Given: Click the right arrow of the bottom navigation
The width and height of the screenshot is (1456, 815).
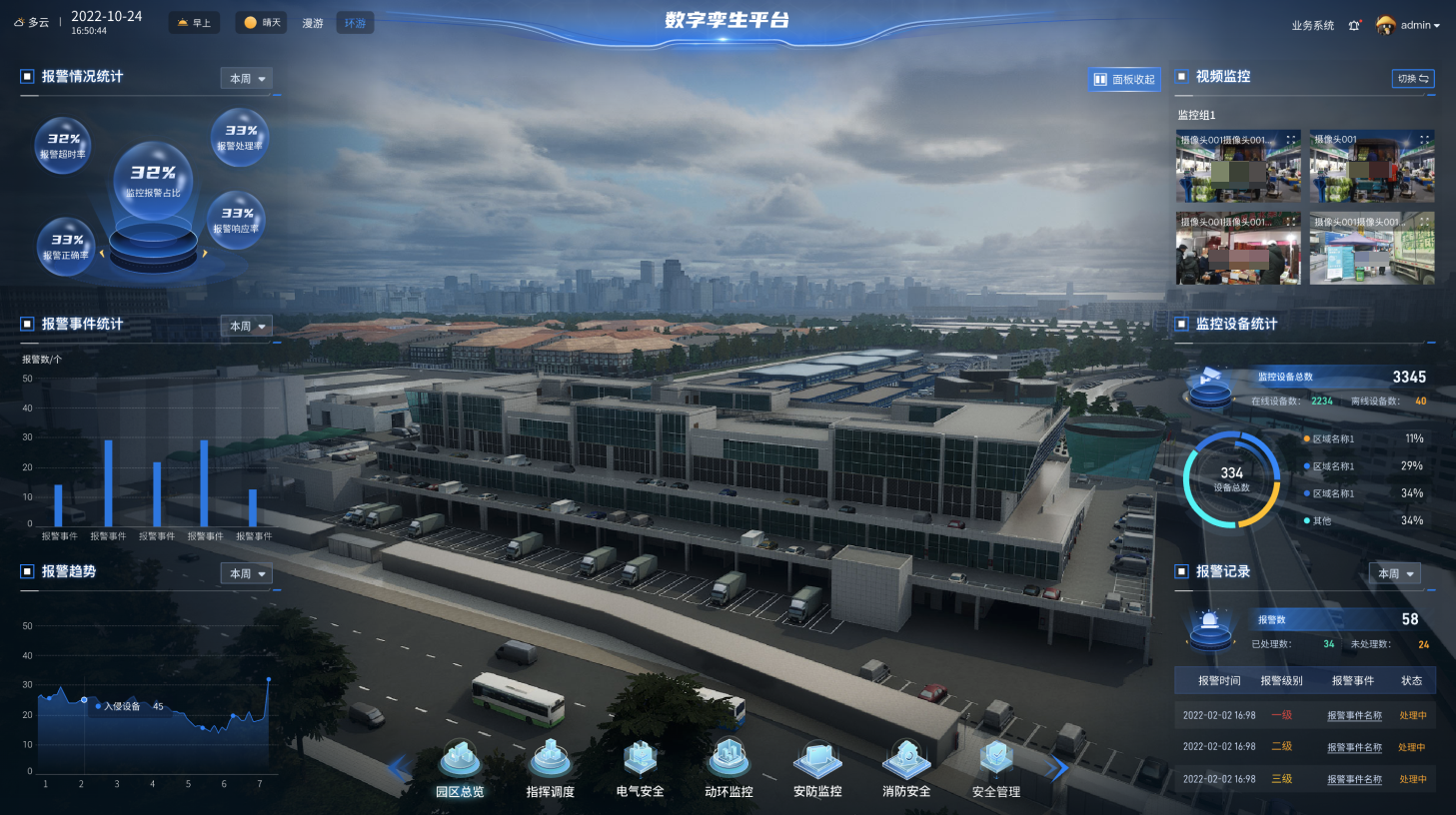Looking at the screenshot, I should tap(1057, 767).
